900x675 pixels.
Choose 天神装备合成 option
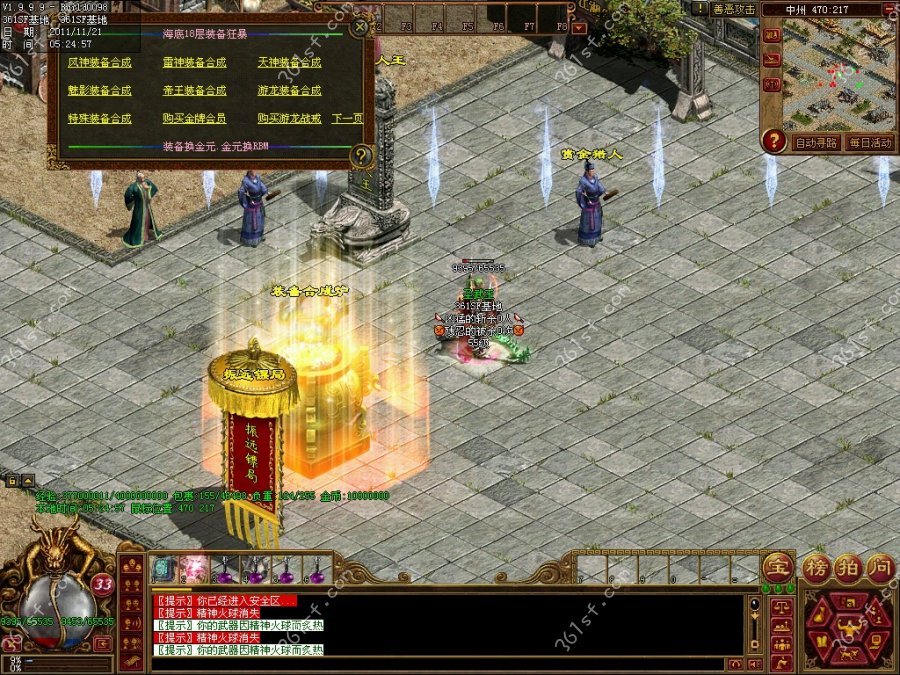pos(289,62)
